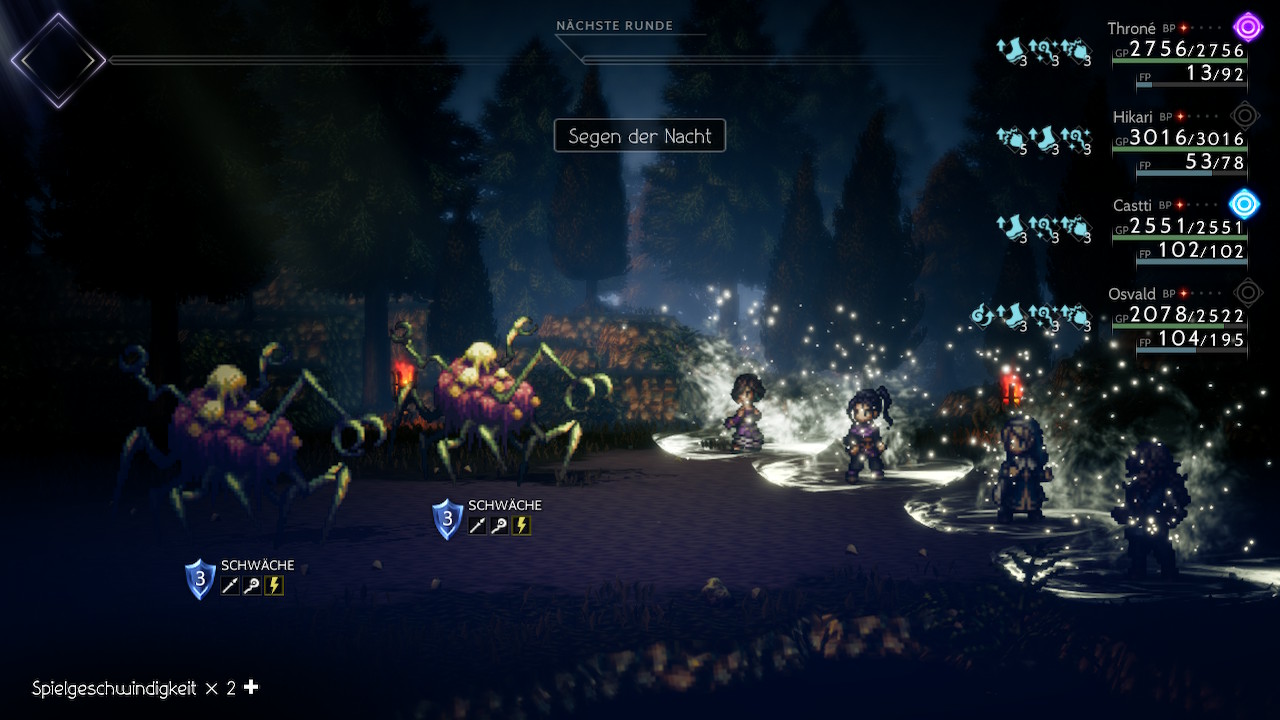Toggle the Spielgeschwindigkeit x 2 speed setting
Image resolution: width=1280 pixels, height=720 pixels.
[x=146, y=688]
